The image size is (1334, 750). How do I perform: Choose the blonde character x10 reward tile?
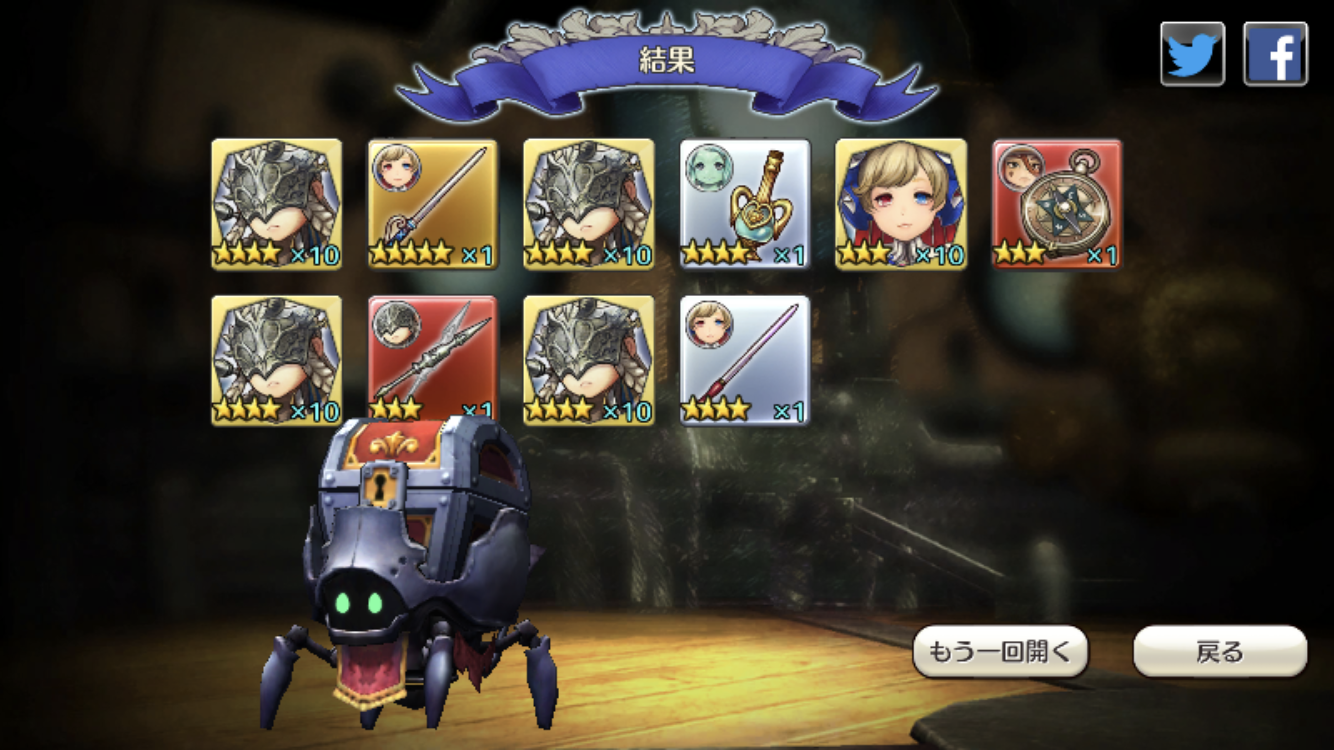pyautogui.click(x=901, y=204)
